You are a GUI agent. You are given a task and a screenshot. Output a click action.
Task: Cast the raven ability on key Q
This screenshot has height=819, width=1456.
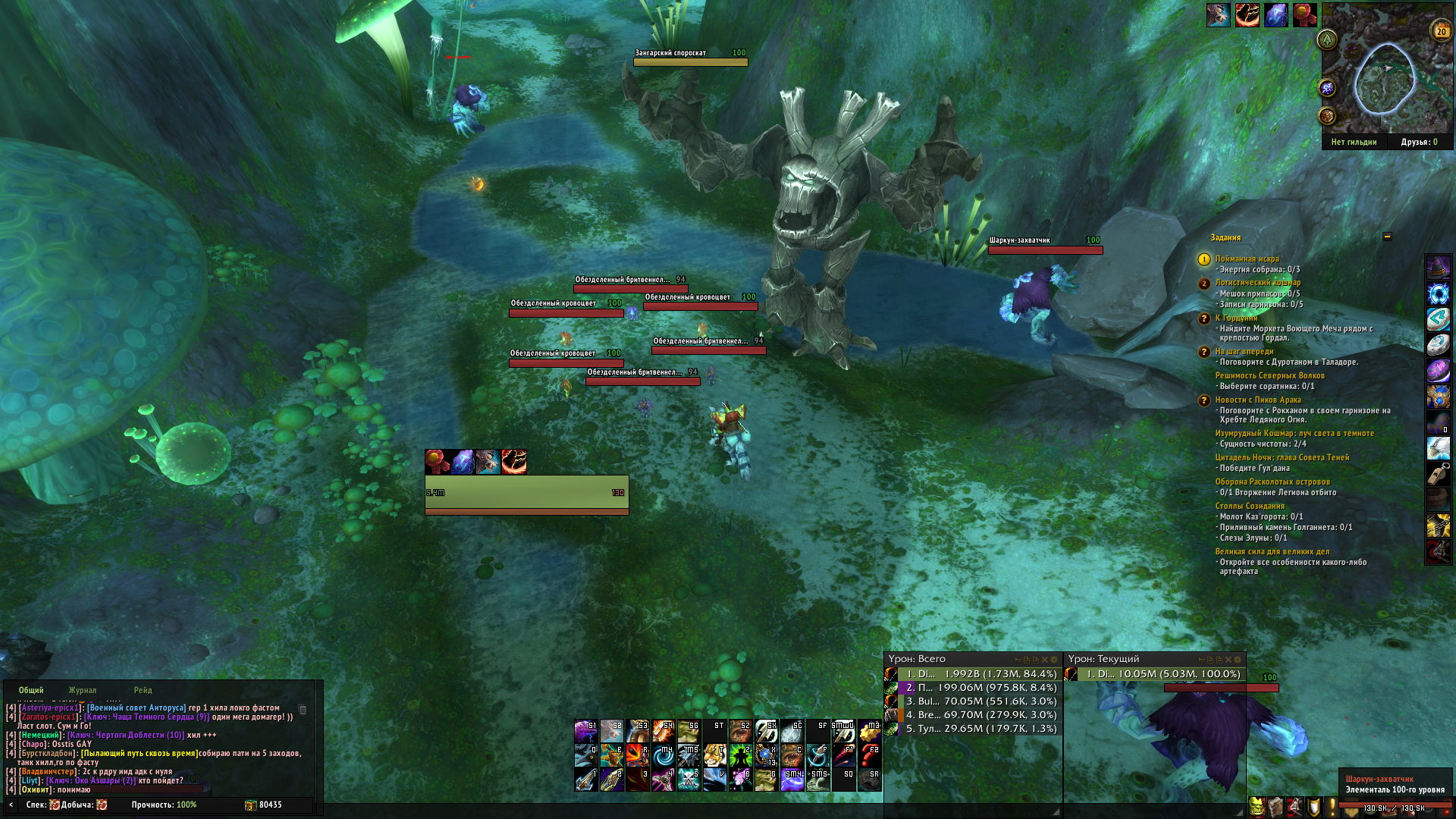tap(585, 755)
